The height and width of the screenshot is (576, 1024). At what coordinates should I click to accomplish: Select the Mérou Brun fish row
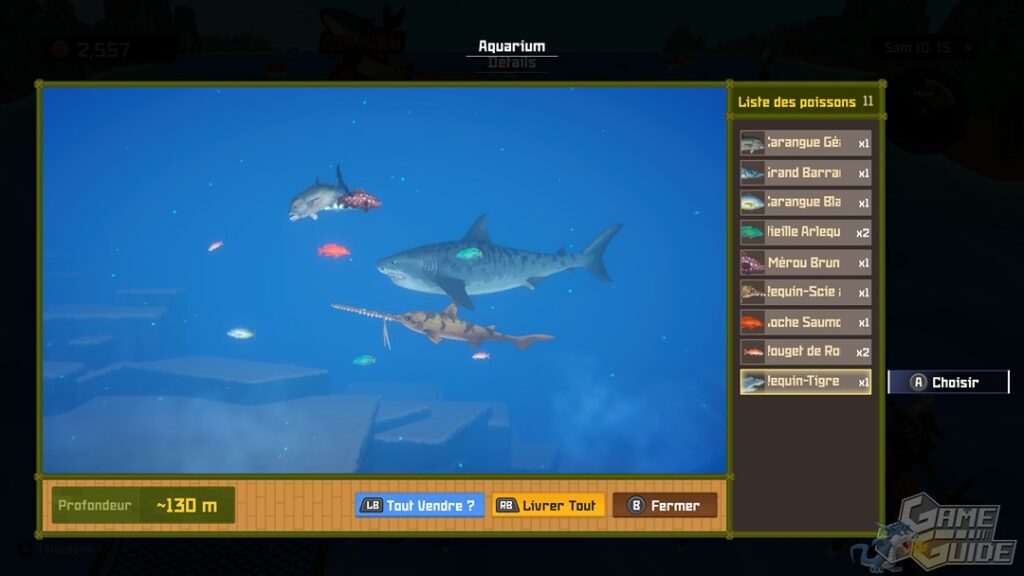(x=805, y=262)
